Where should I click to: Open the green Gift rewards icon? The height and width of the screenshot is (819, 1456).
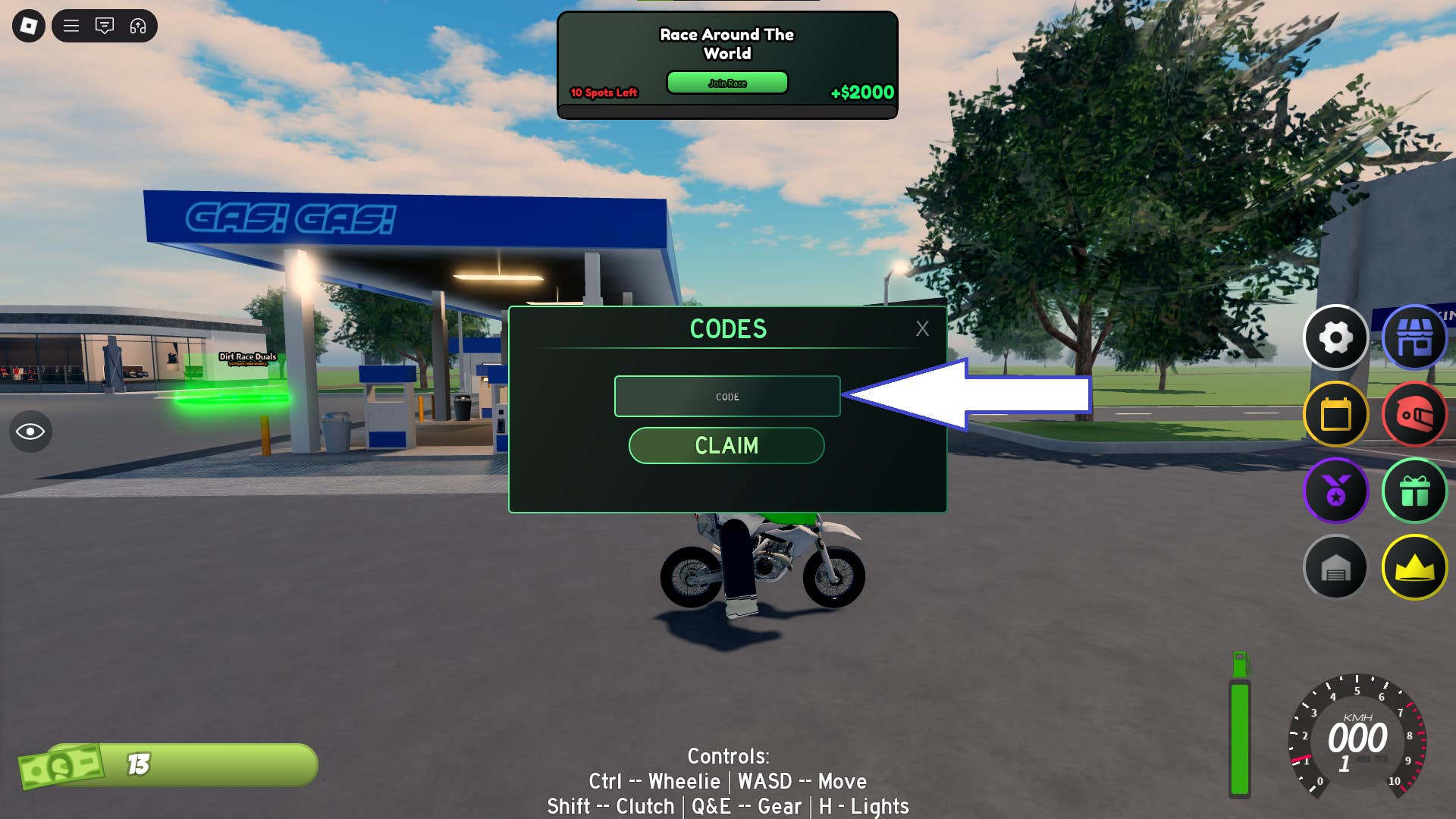coord(1414,491)
